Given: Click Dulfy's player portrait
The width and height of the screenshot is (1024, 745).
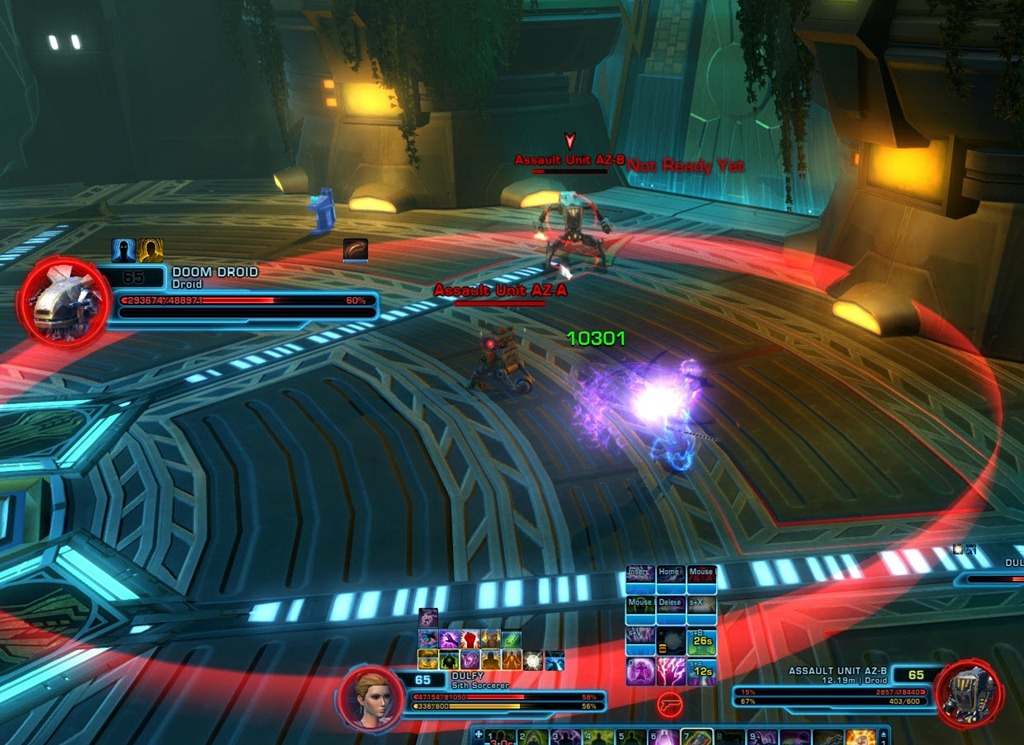Looking at the screenshot, I should pyautogui.click(x=370, y=698).
